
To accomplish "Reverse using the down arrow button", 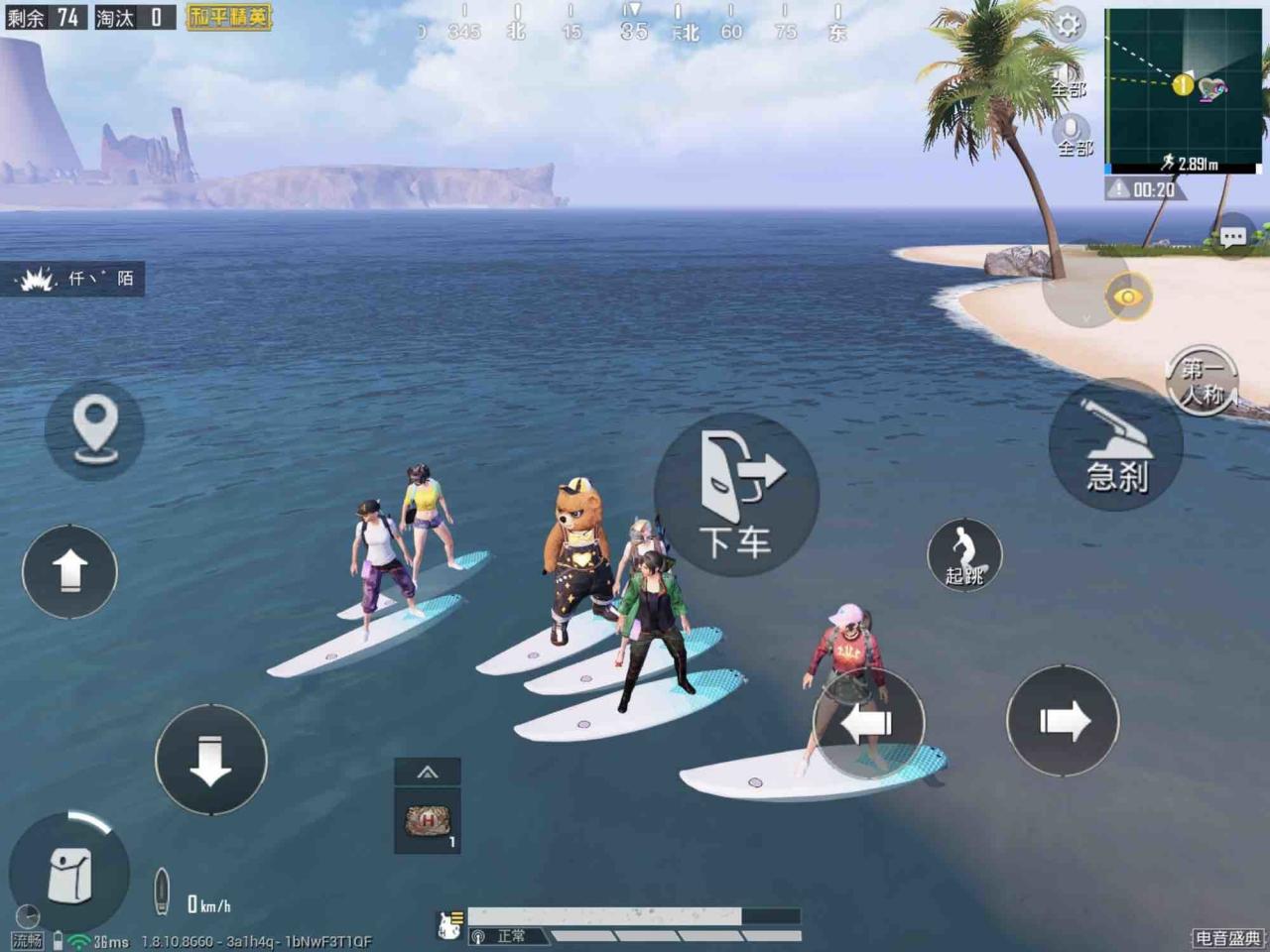I will pos(210,760).
